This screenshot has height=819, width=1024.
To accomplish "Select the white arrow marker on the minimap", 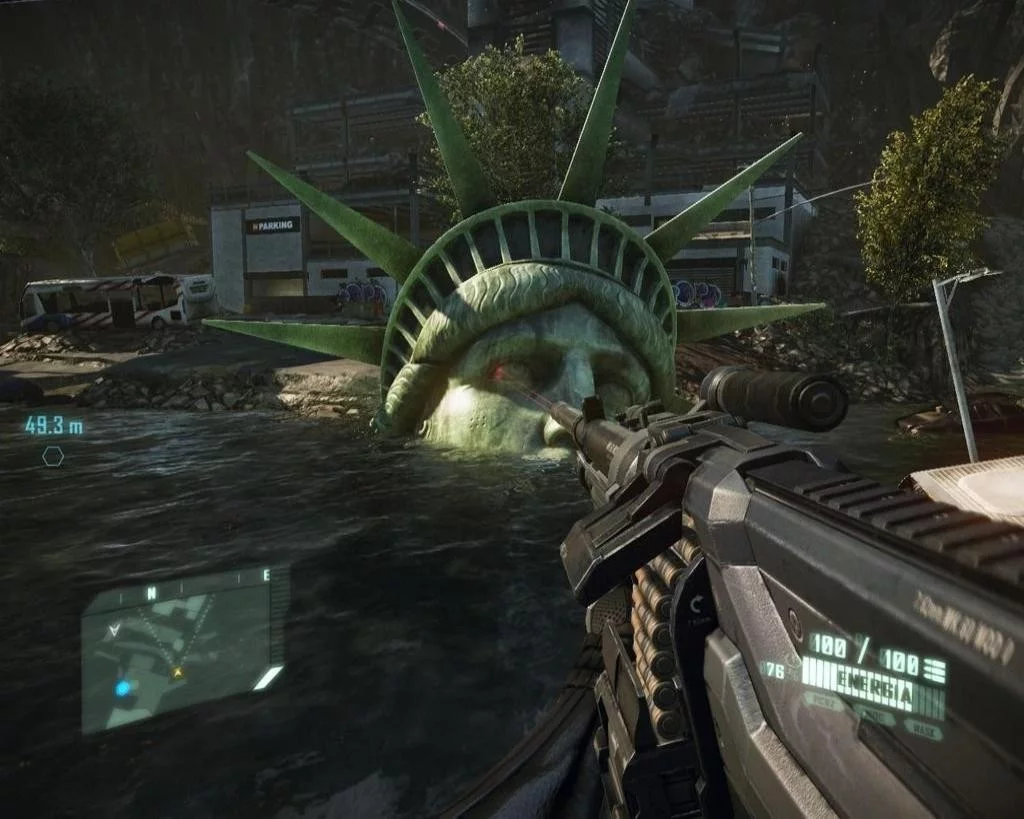I will coord(115,630).
